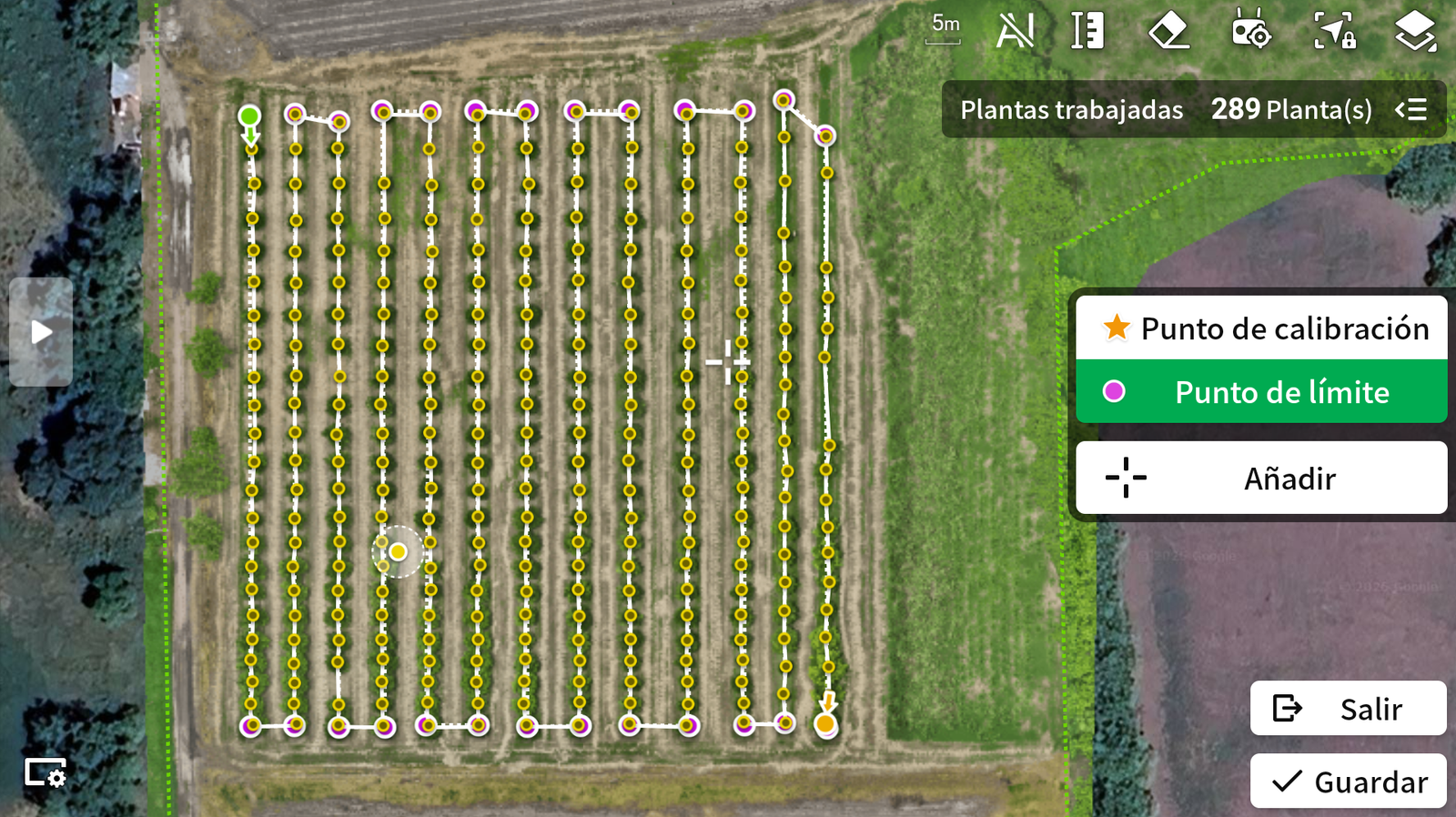Screen dimensions: 1456x817
Task: Toggle the crossed-out north orientation icon
Action: pyautogui.click(x=1015, y=32)
